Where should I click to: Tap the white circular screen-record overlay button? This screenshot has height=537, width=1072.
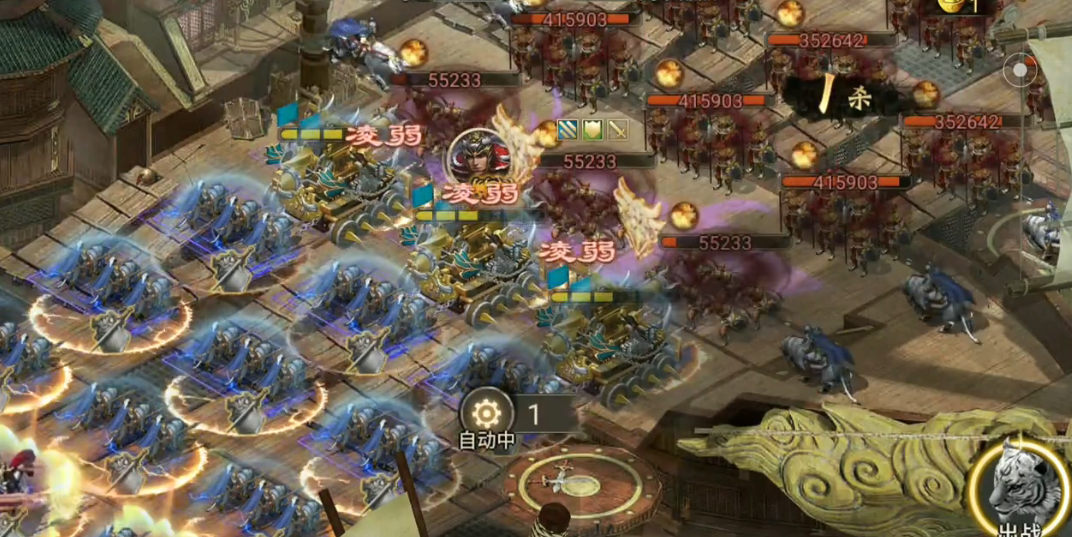1020,70
